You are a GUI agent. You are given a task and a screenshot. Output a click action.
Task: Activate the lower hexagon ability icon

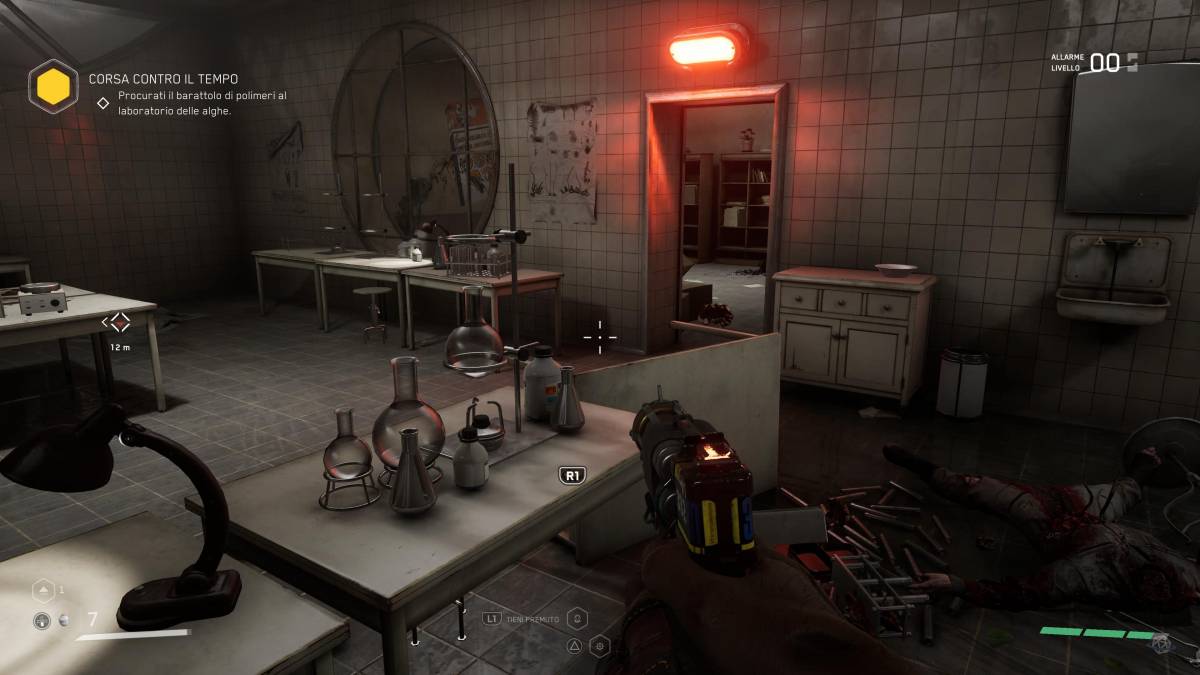(x=600, y=646)
